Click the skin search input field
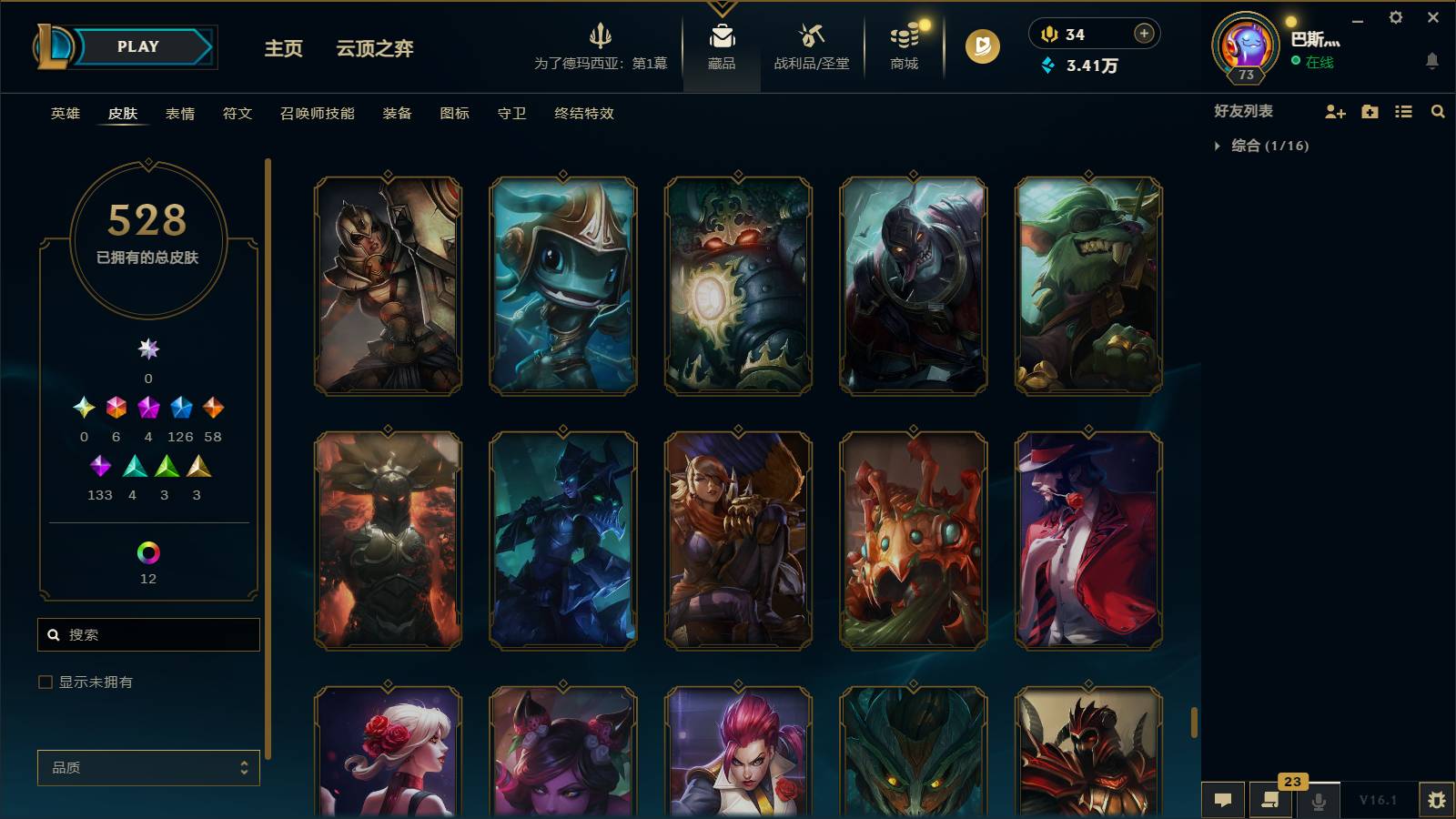This screenshot has height=819, width=1456. coord(147,634)
